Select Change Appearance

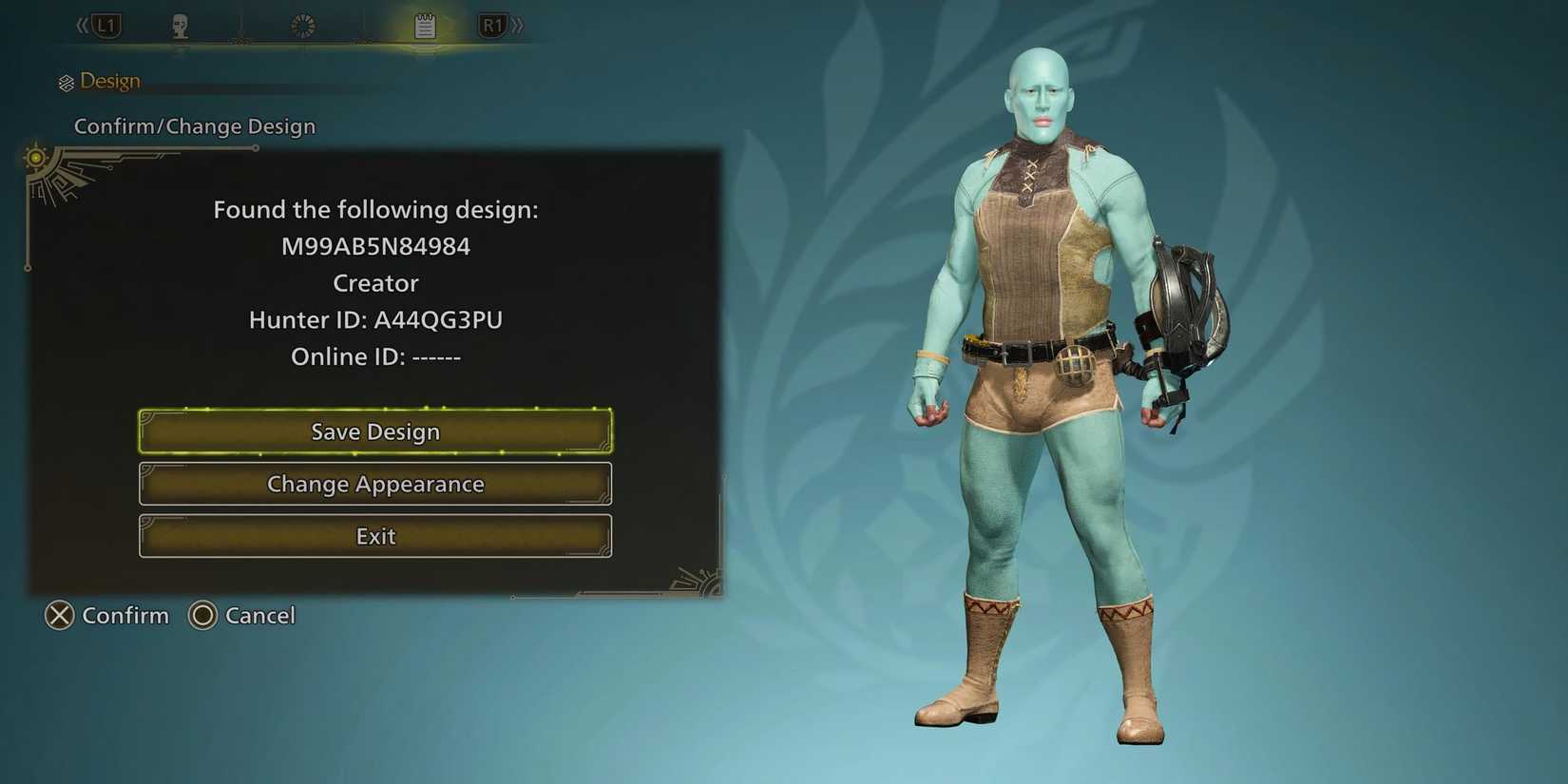(375, 484)
